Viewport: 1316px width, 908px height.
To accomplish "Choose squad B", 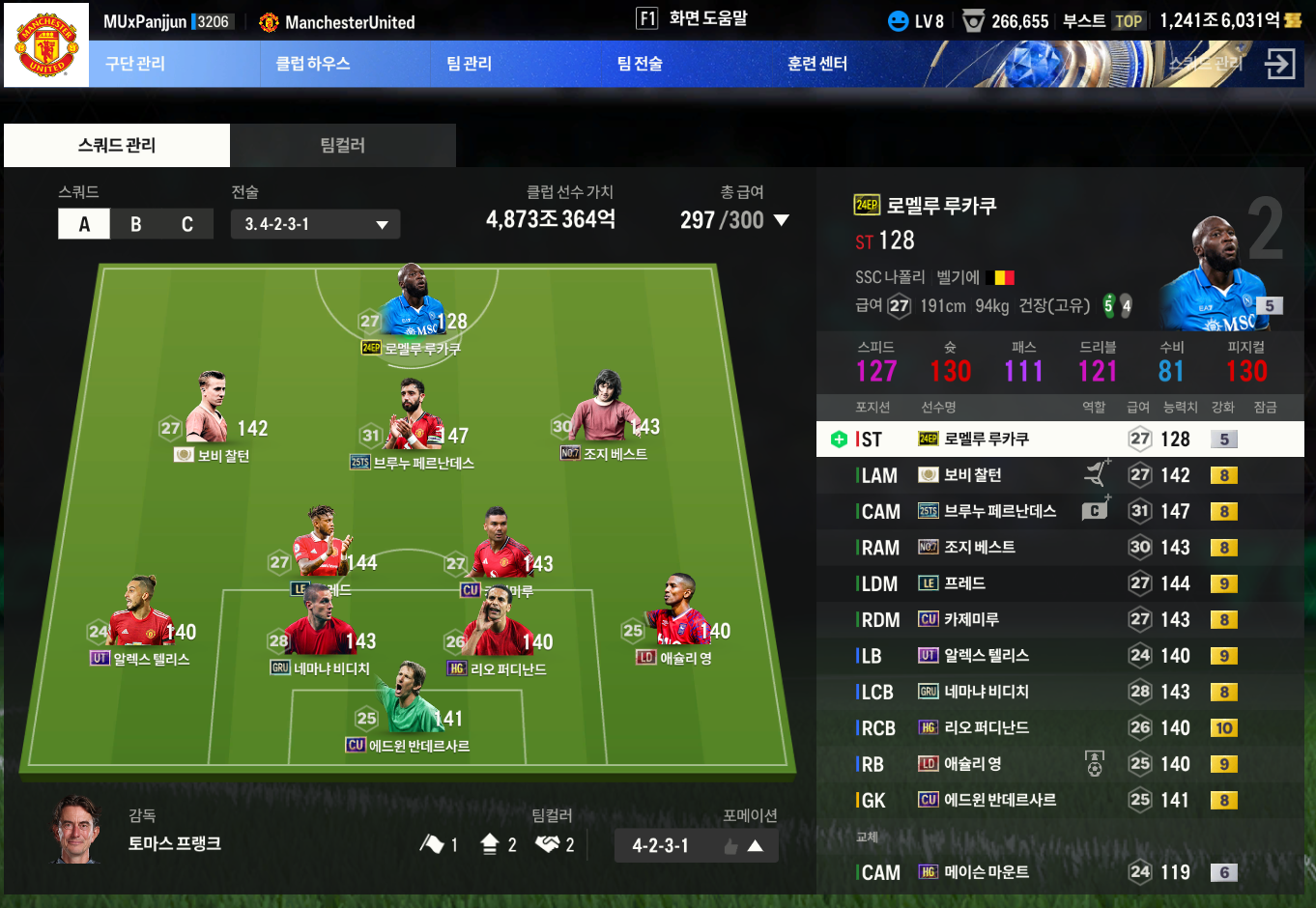I will [x=136, y=224].
